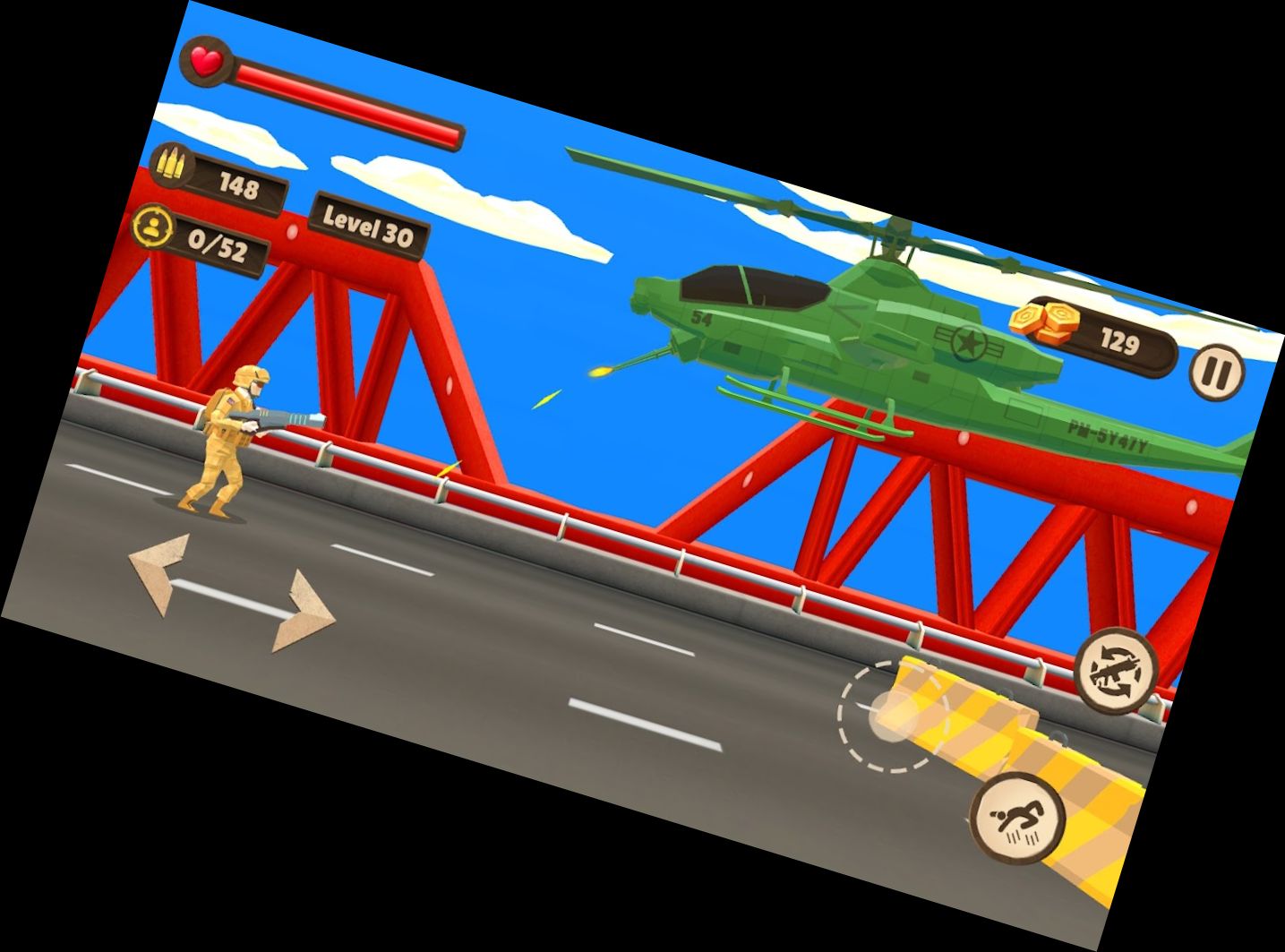Activate the jump button

(1018, 819)
